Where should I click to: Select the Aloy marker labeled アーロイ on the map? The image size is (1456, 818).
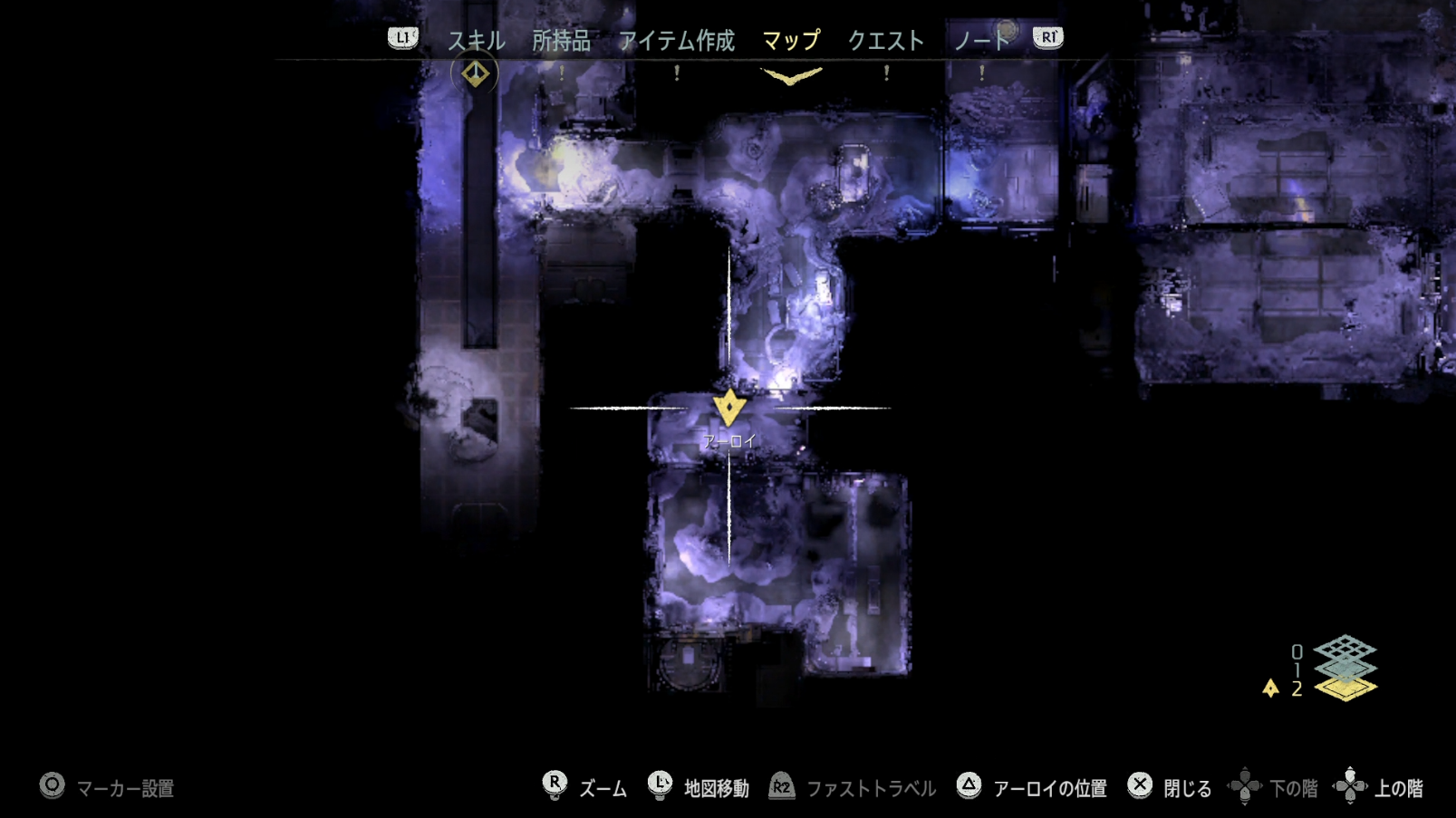730,407
